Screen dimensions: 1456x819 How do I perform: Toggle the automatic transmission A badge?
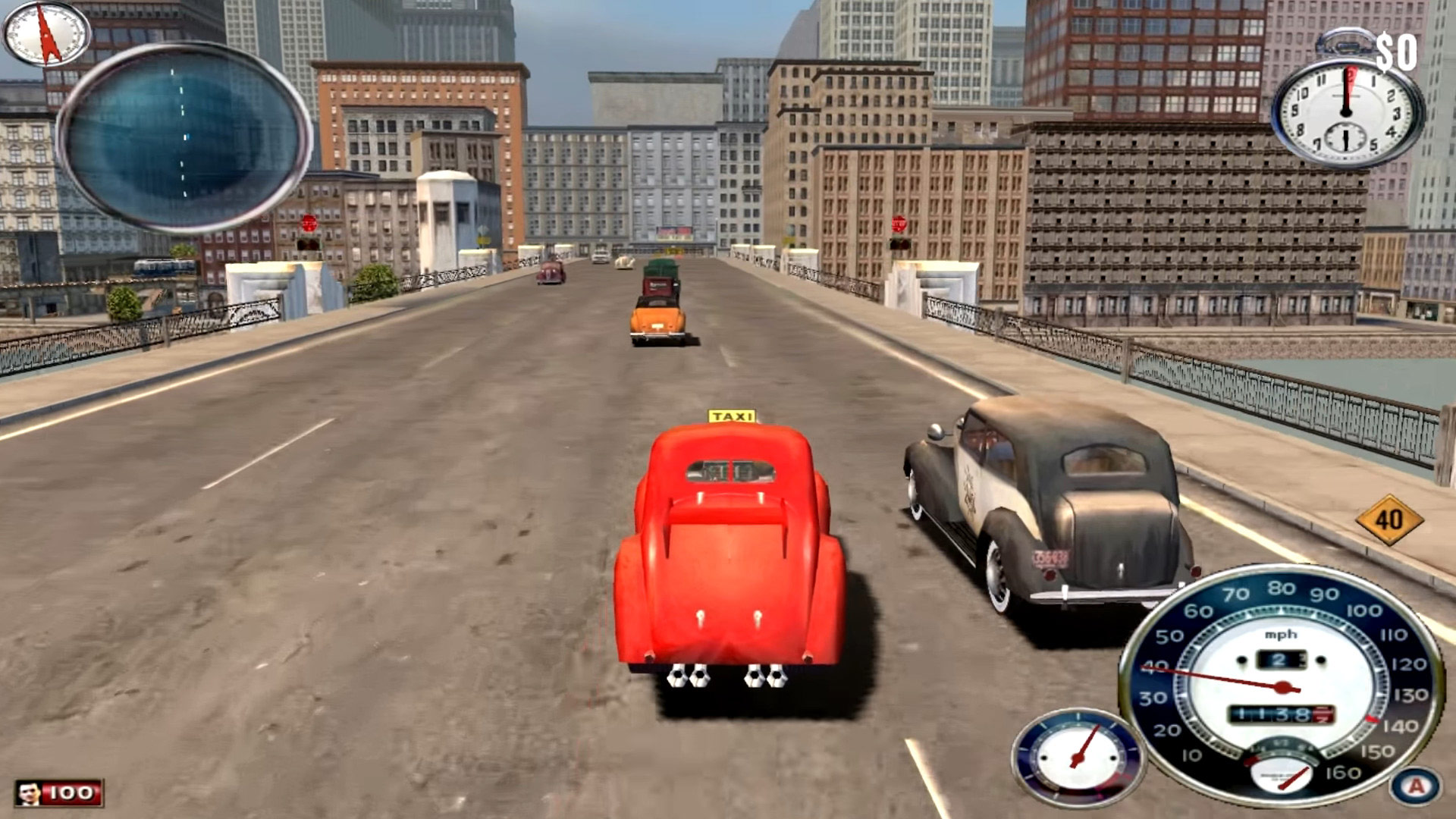[1415, 786]
